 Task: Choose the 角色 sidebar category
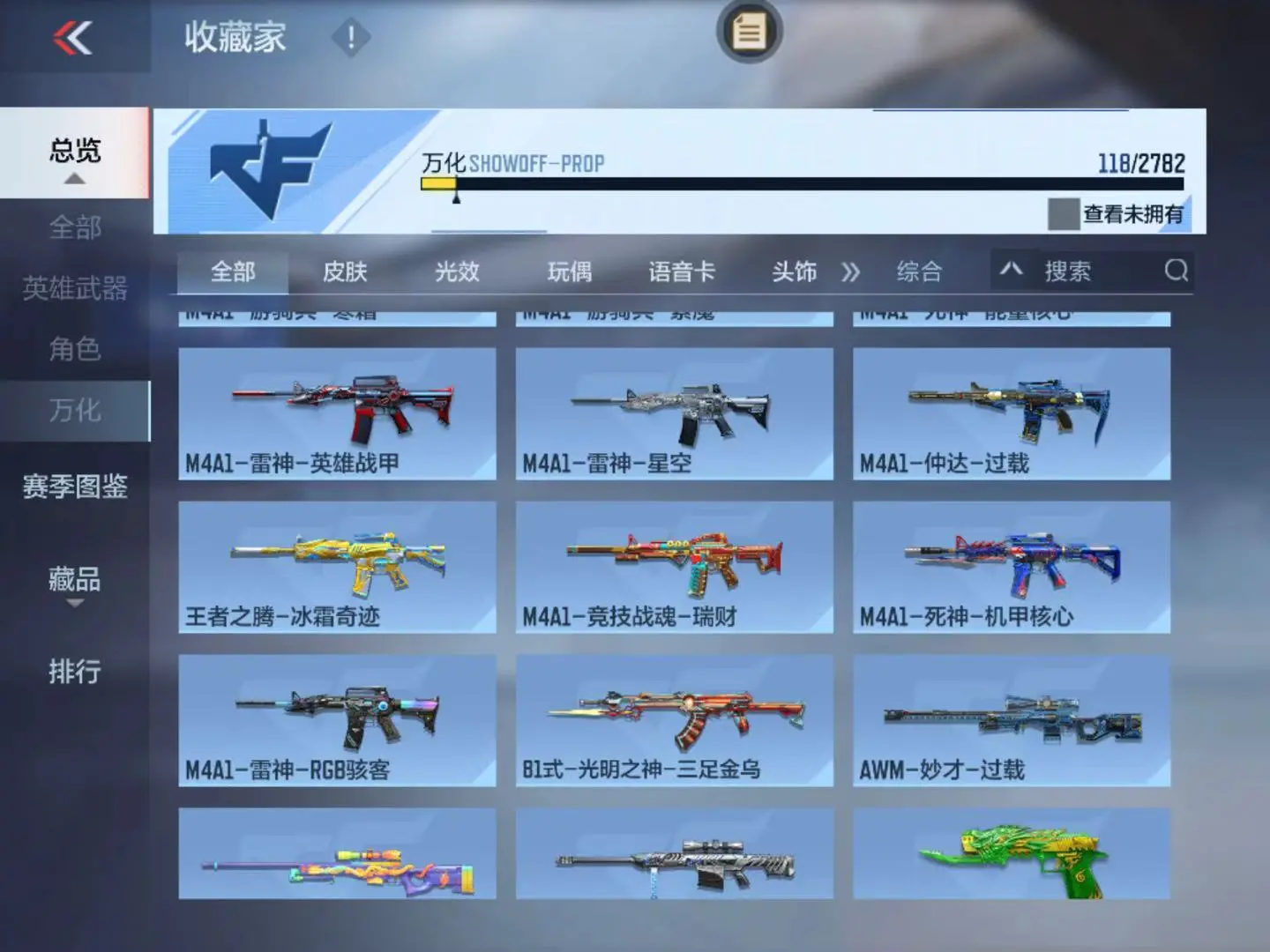[75, 349]
